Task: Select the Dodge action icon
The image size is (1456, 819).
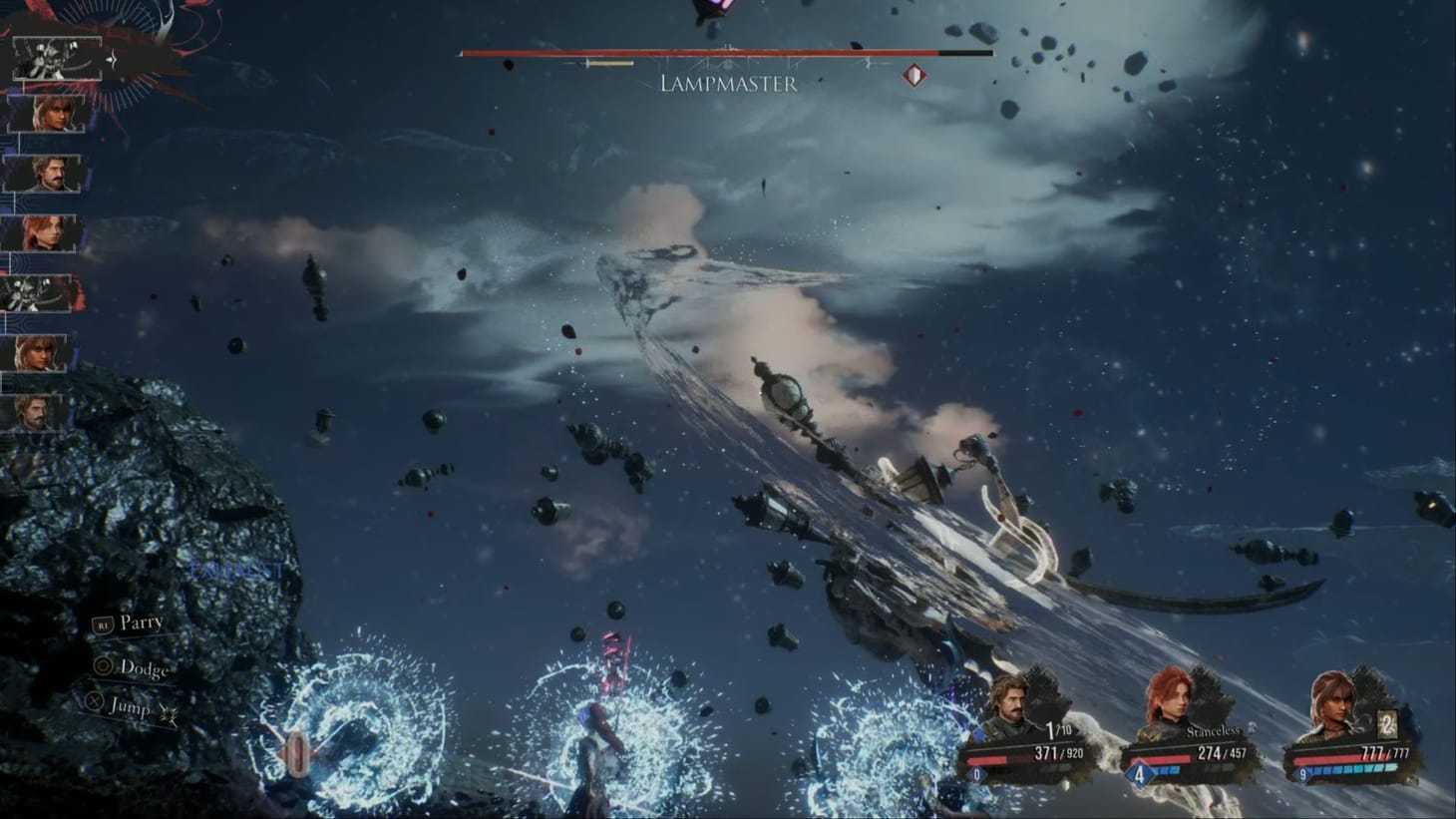Action: (103, 666)
